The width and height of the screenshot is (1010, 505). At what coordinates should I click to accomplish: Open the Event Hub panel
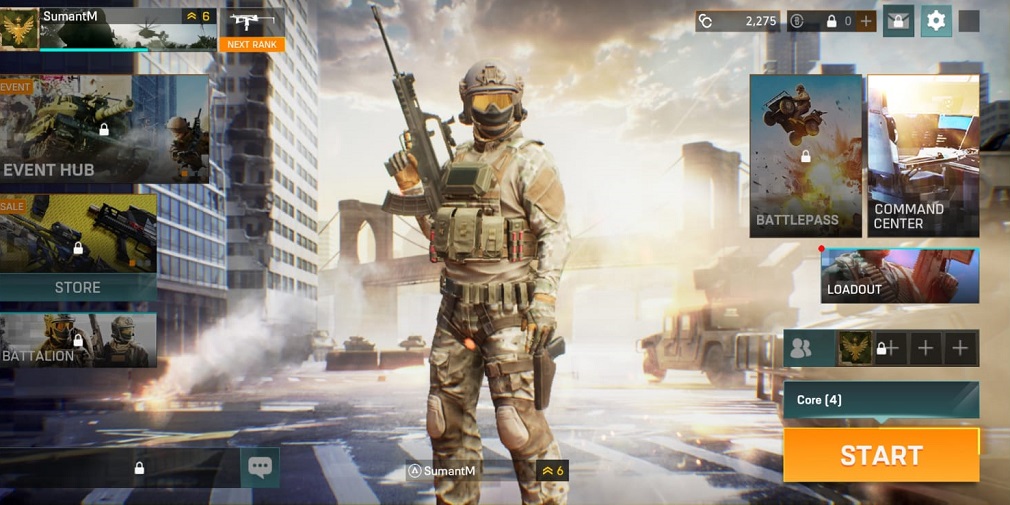tap(105, 130)
